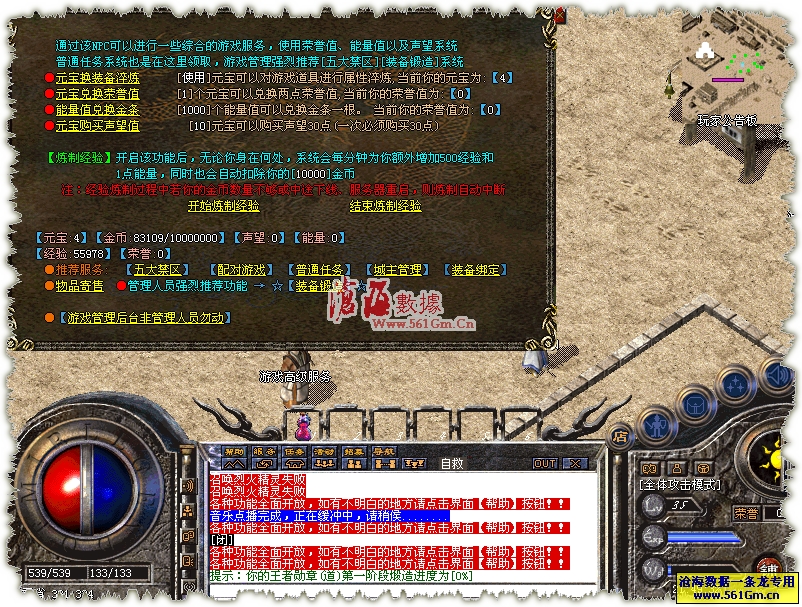
Task: Open the 店 shop button
Action: [620, 436]
